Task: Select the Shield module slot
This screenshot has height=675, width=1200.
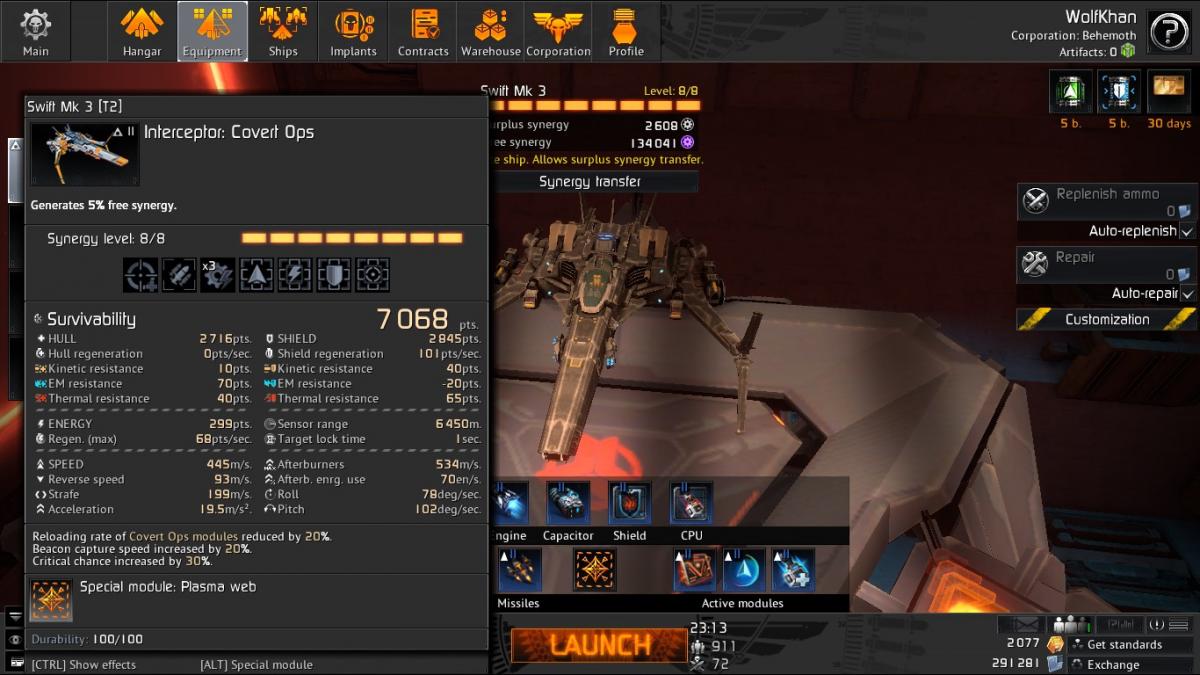Action: 629,504
